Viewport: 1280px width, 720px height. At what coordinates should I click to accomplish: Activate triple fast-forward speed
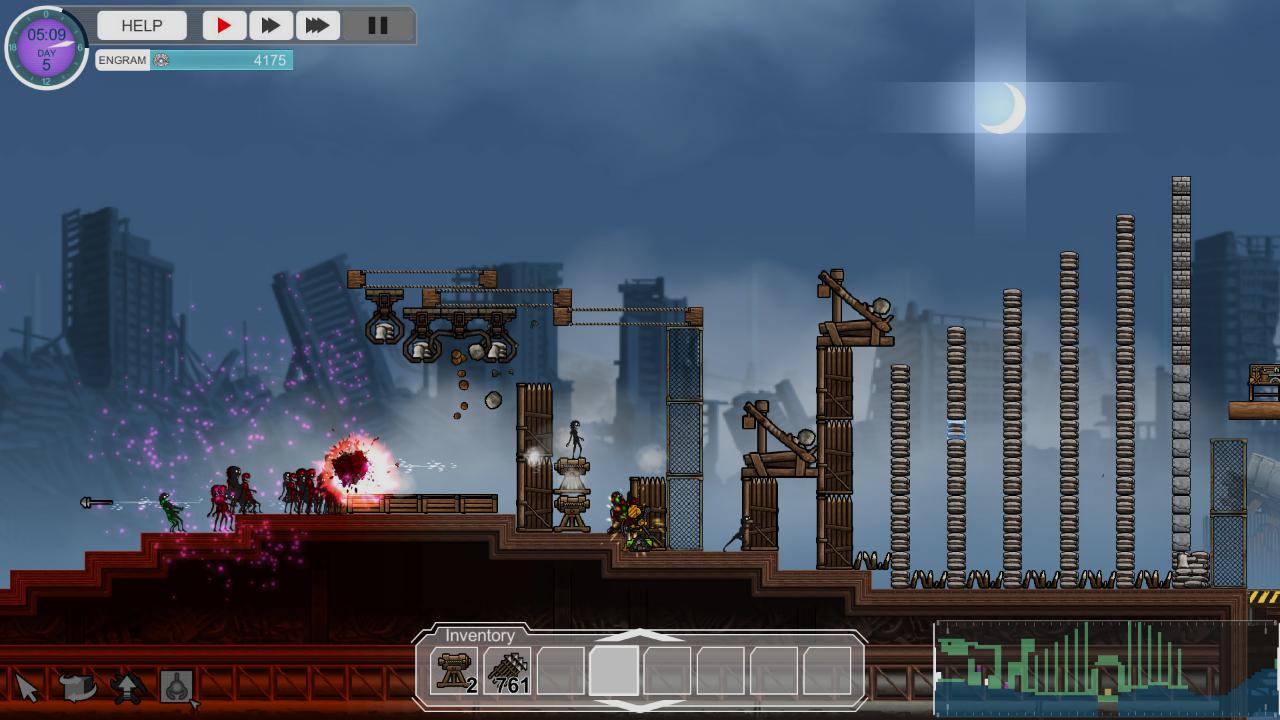[x=317, y=26]
